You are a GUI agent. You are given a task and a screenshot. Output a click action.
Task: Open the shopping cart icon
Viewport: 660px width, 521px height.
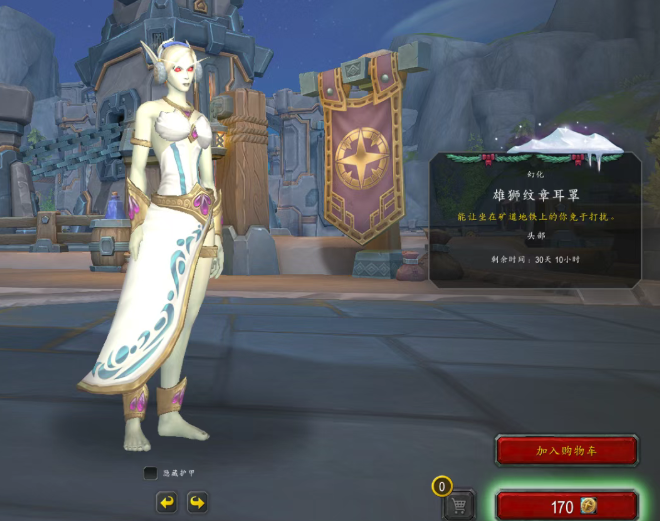(x=459, y=505)
